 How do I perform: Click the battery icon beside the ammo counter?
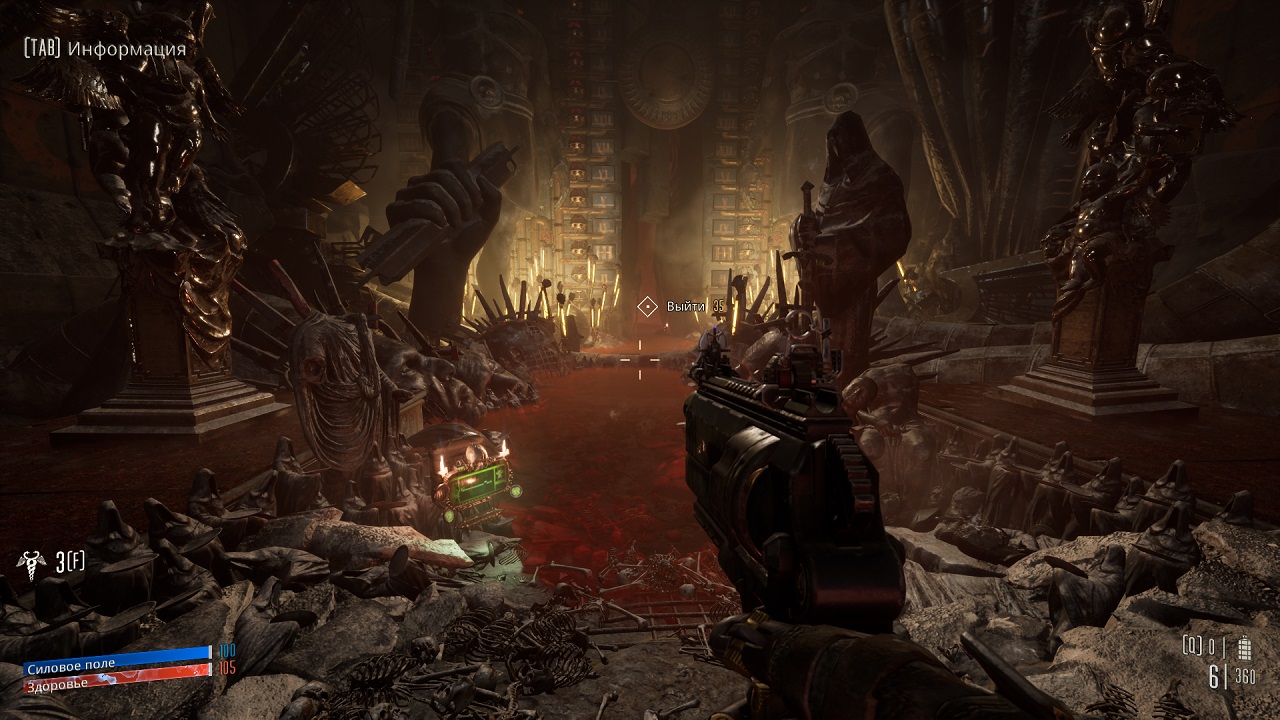pyautogui.click(x=1245, y=646)
